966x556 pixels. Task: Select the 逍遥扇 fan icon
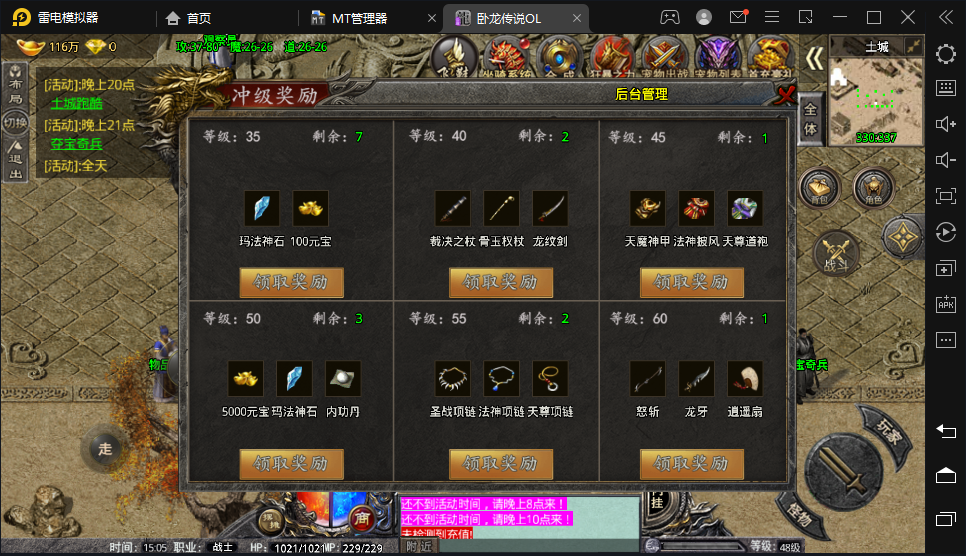(745, 378)
